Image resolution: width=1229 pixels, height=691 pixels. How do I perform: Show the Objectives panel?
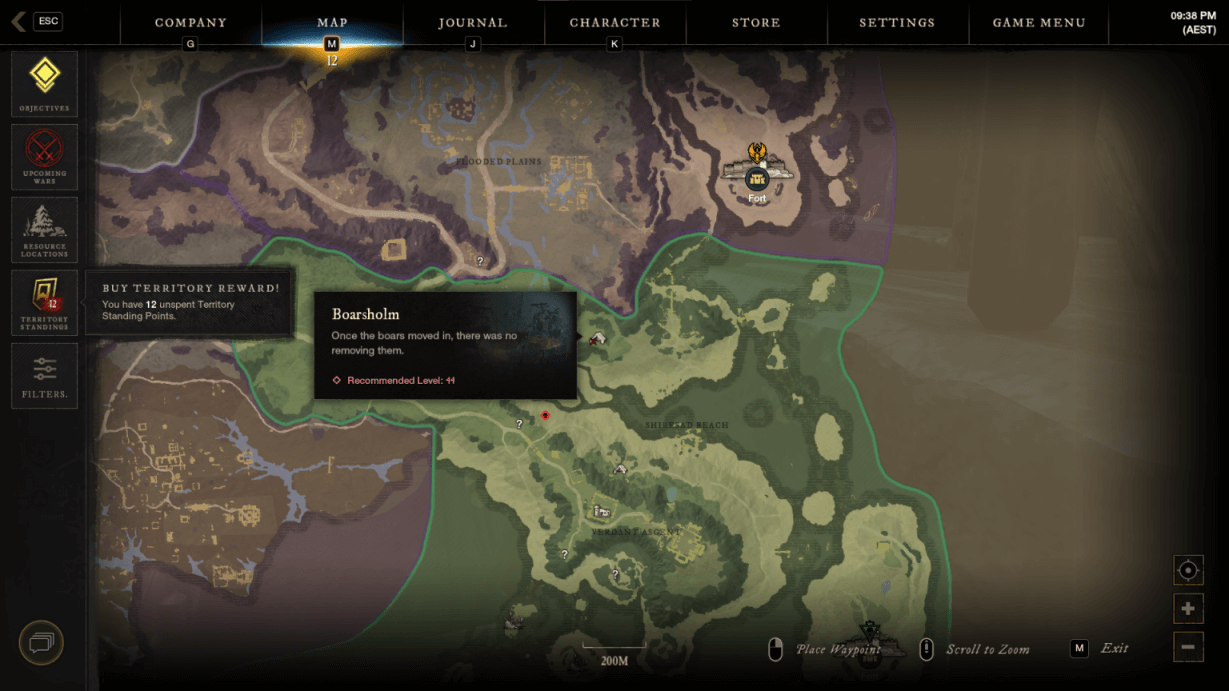pos(44,84)
